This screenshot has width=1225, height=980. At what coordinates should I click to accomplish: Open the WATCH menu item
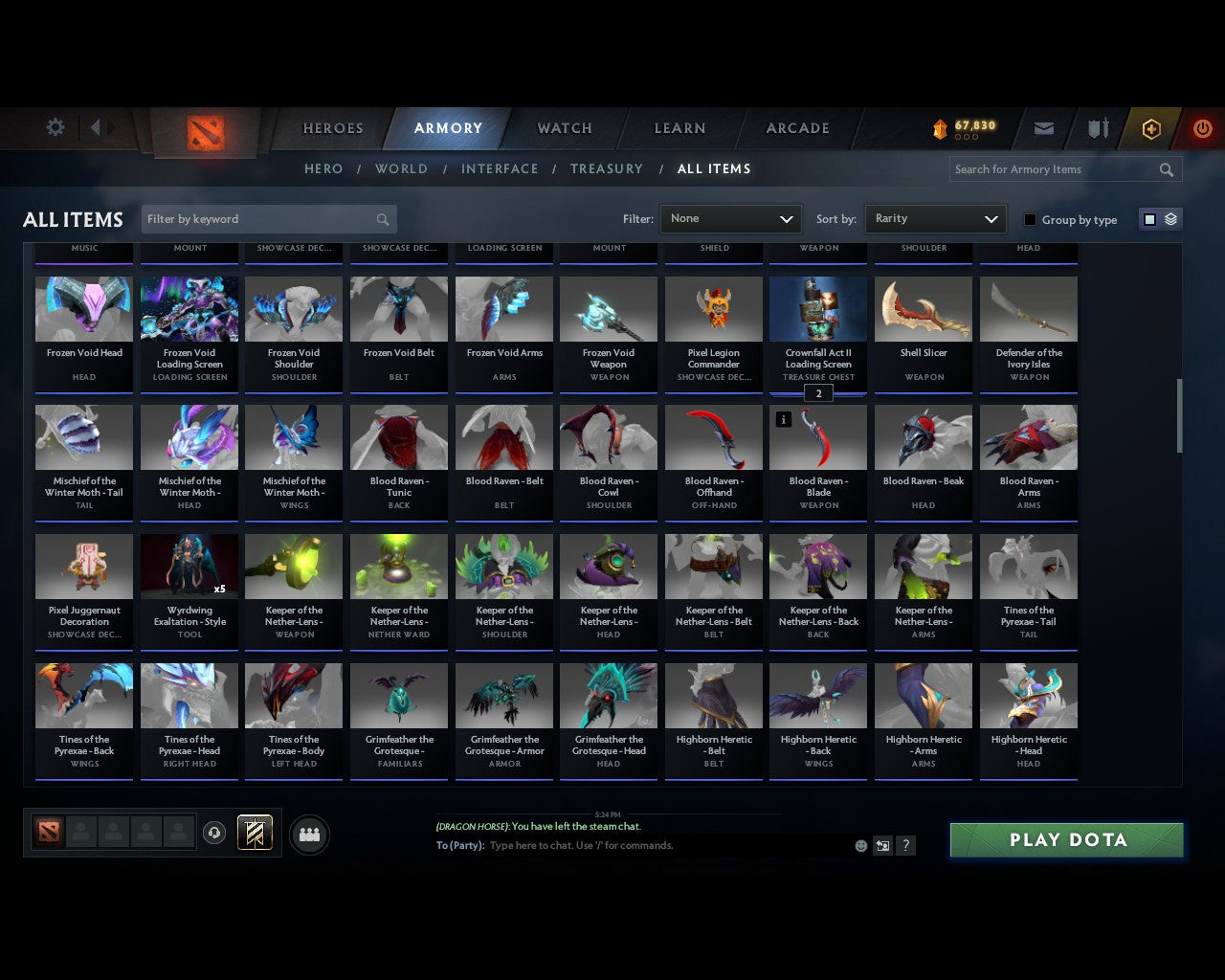point(564,128)
